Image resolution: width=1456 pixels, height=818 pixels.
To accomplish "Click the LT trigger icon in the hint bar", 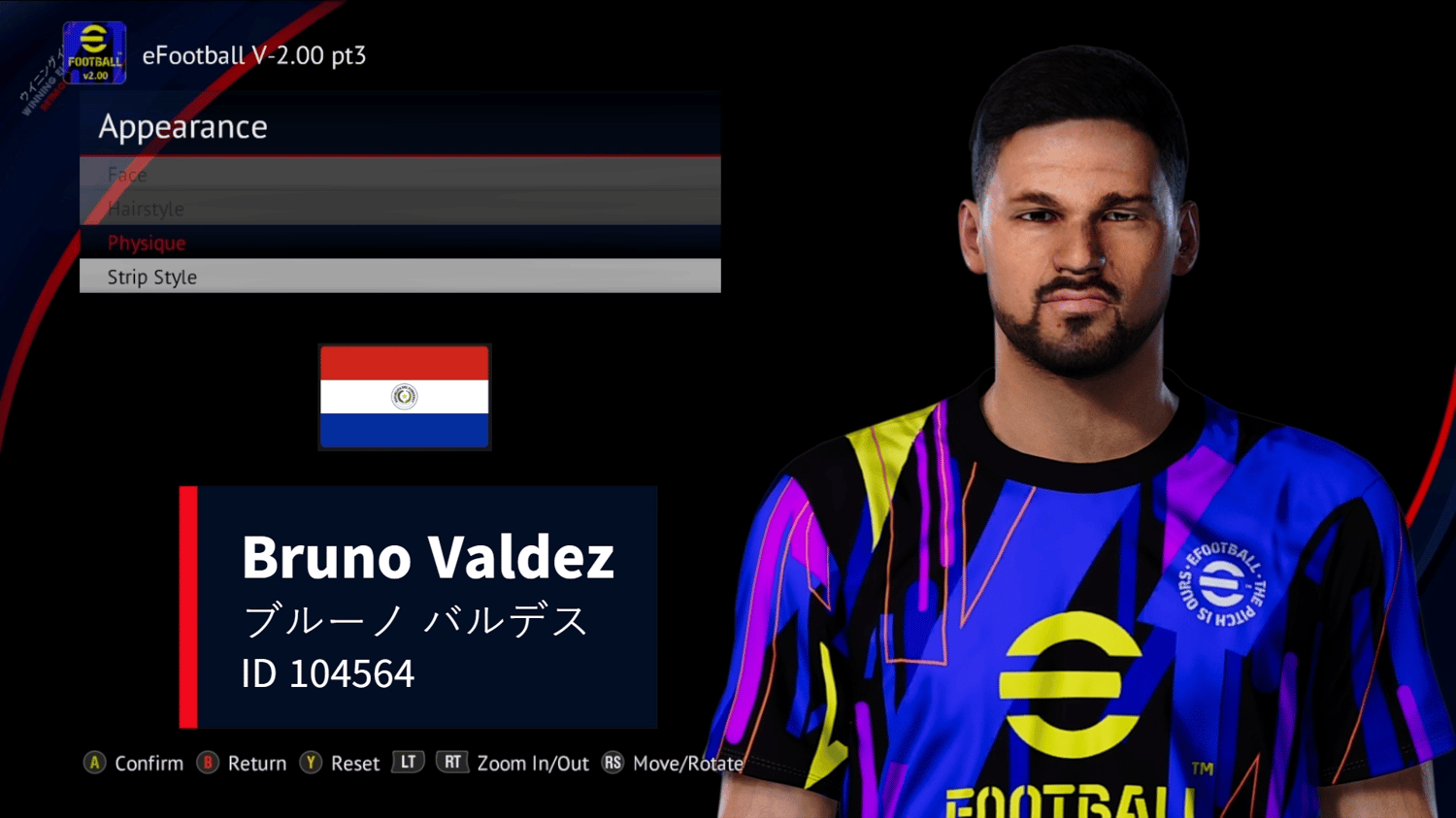I will [408, 762].
